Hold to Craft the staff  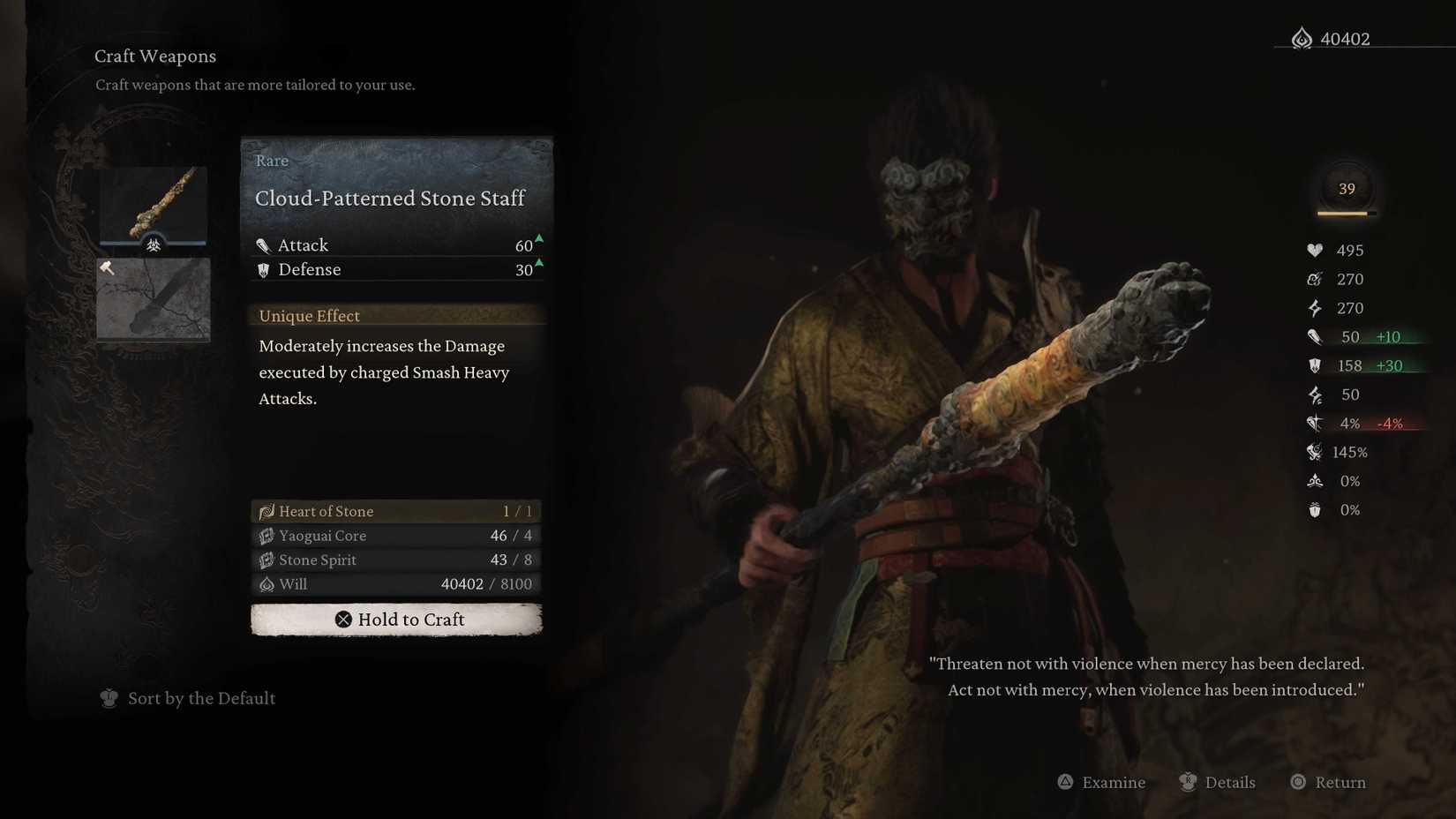[x=396, y=620]
